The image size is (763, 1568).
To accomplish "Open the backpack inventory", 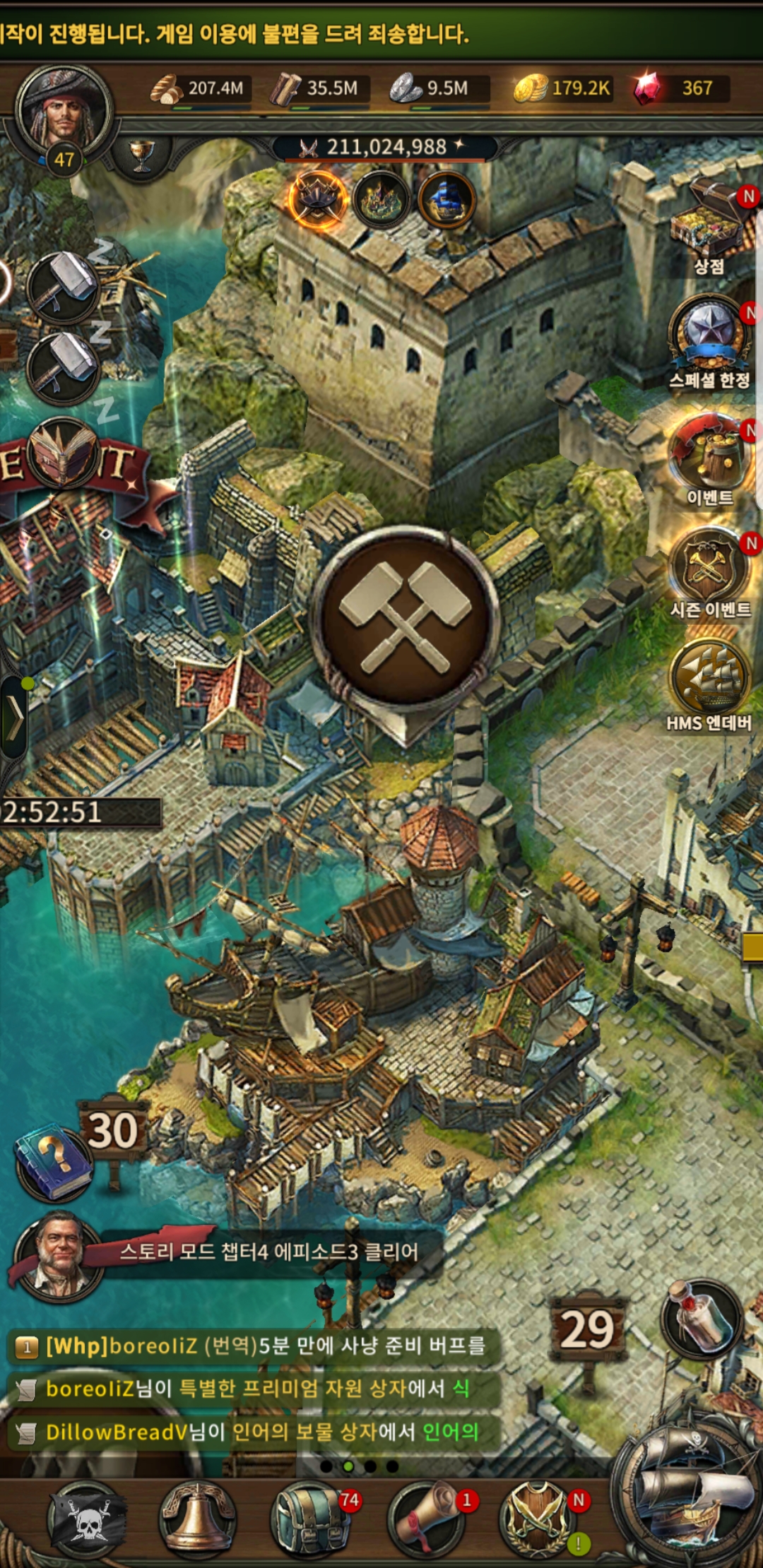I will [x=309, y=1519].
